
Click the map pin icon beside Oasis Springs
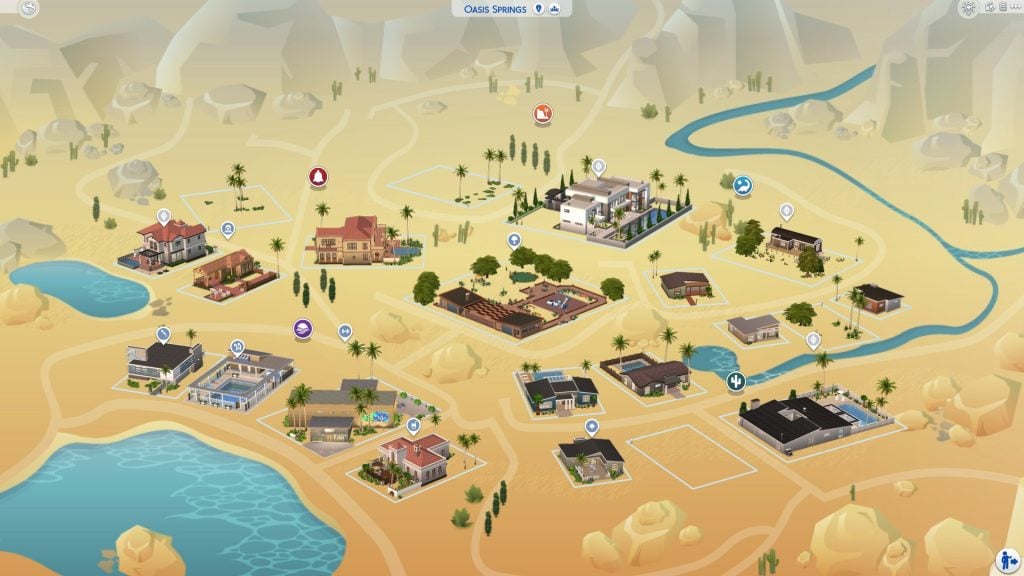538,9
